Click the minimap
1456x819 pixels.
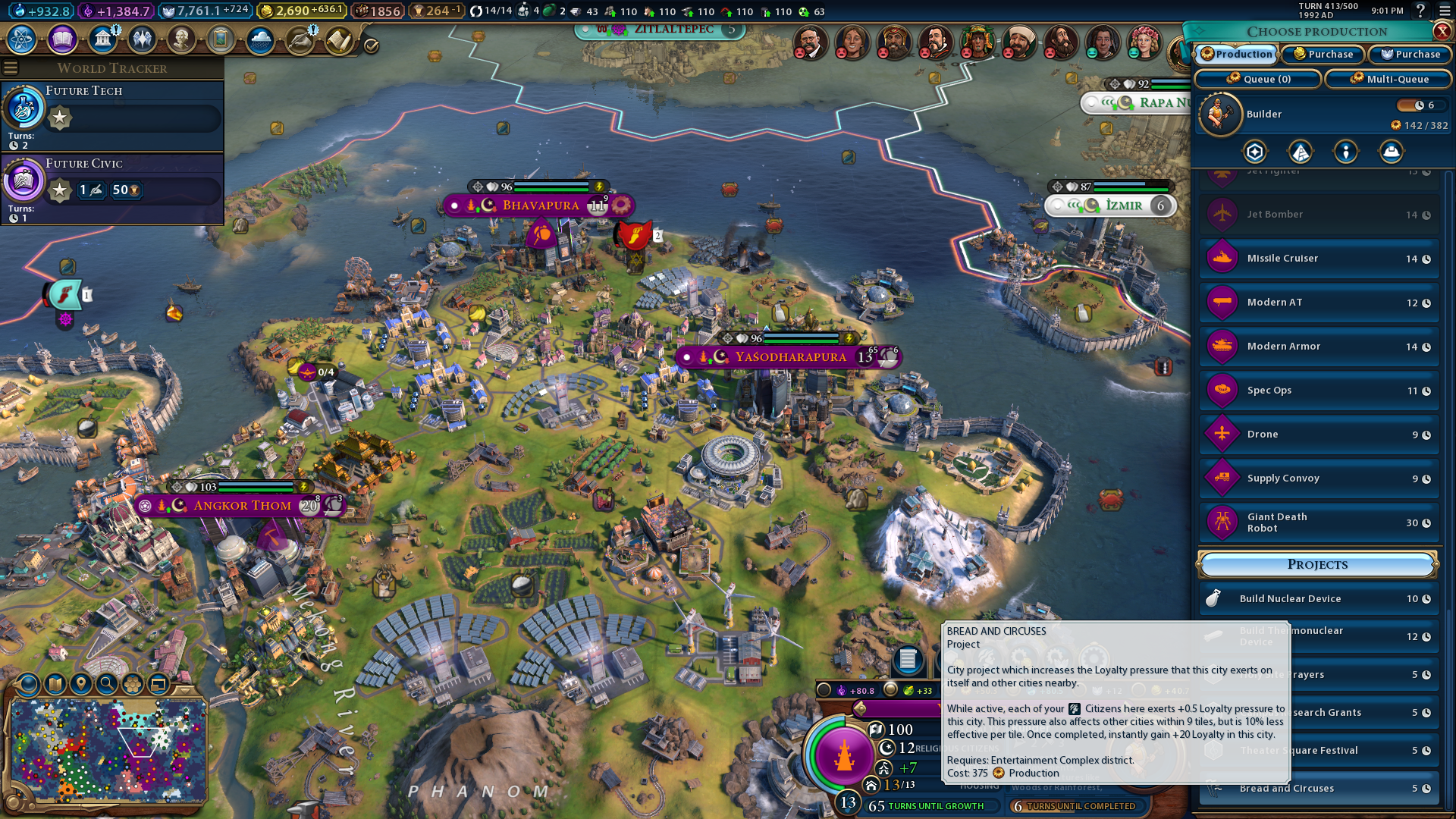(108, 749)
